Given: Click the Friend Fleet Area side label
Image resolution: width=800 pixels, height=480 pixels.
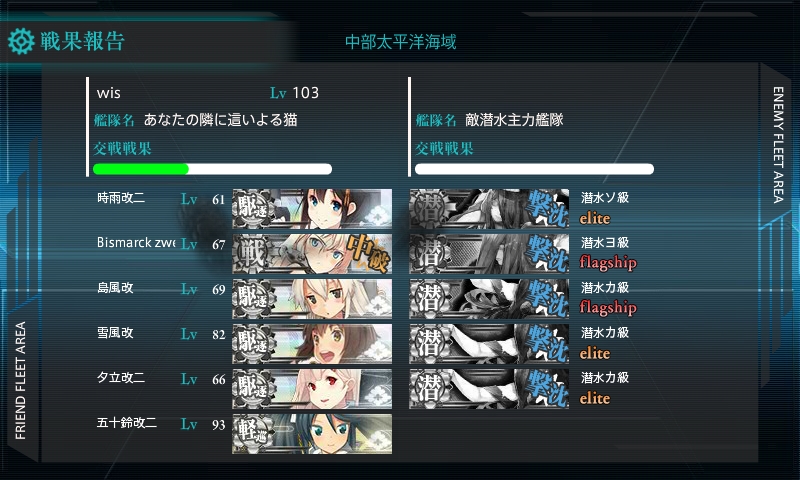Looking at the screenshot, I should (x=21, y=381).
